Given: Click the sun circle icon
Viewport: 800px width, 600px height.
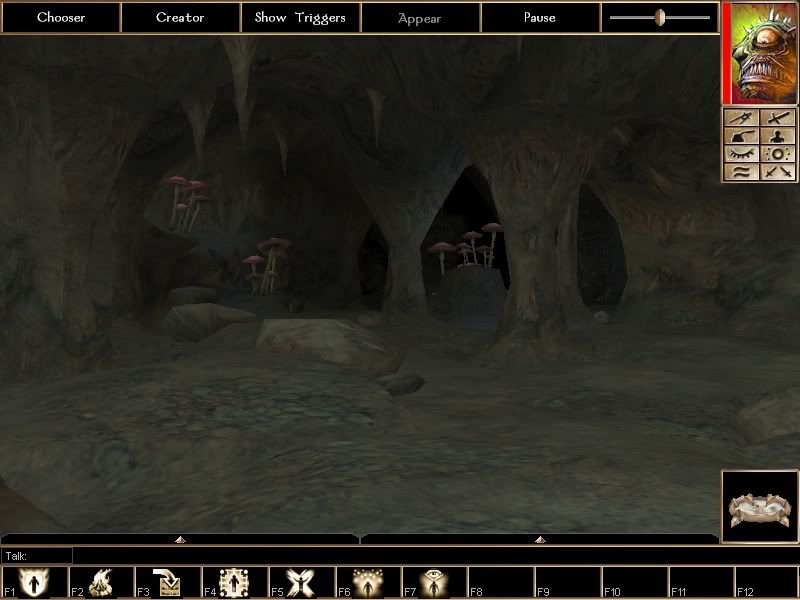Looking at the screenshot, I should coord(778,155).
